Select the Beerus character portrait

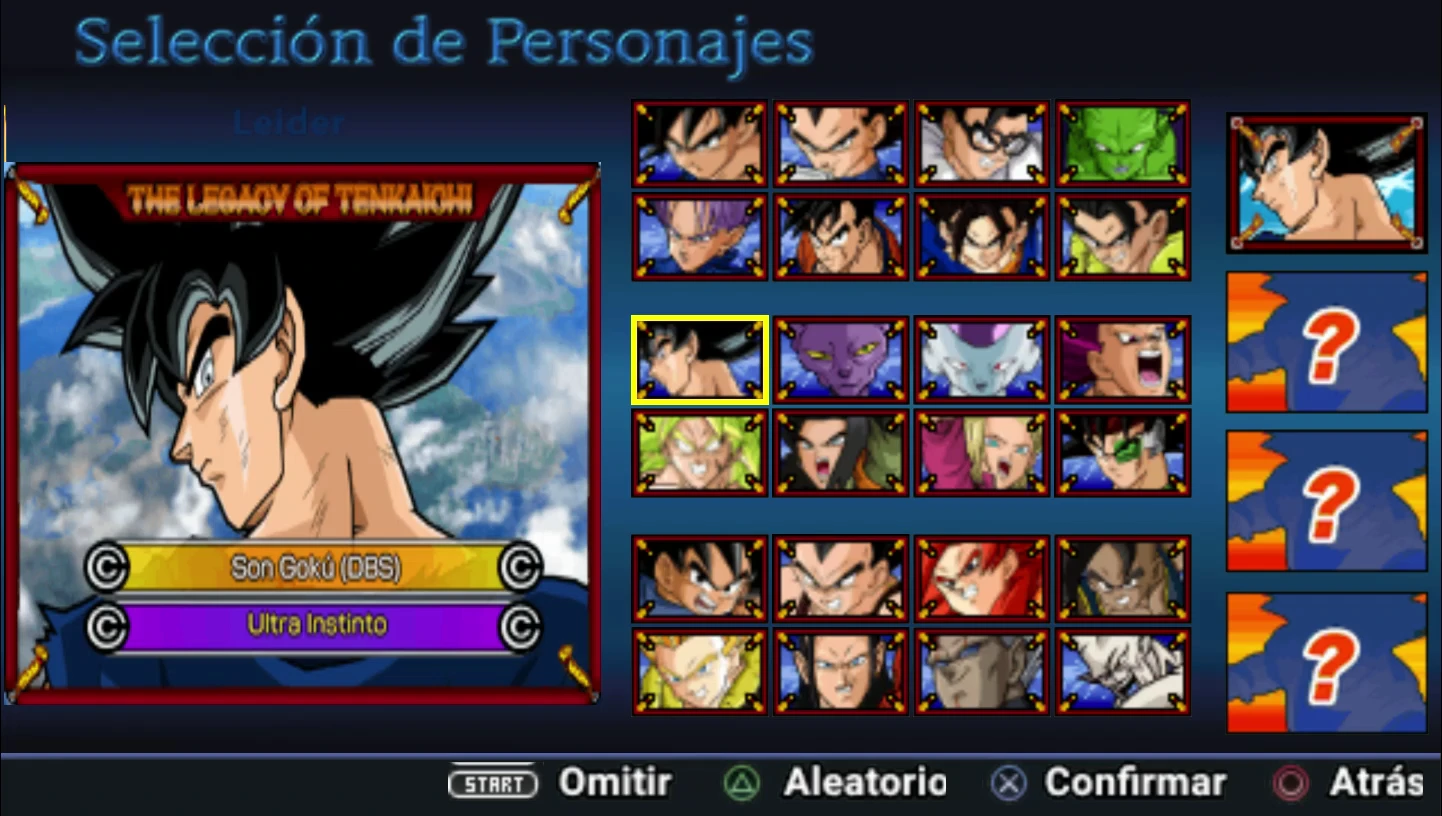[841, 358]
